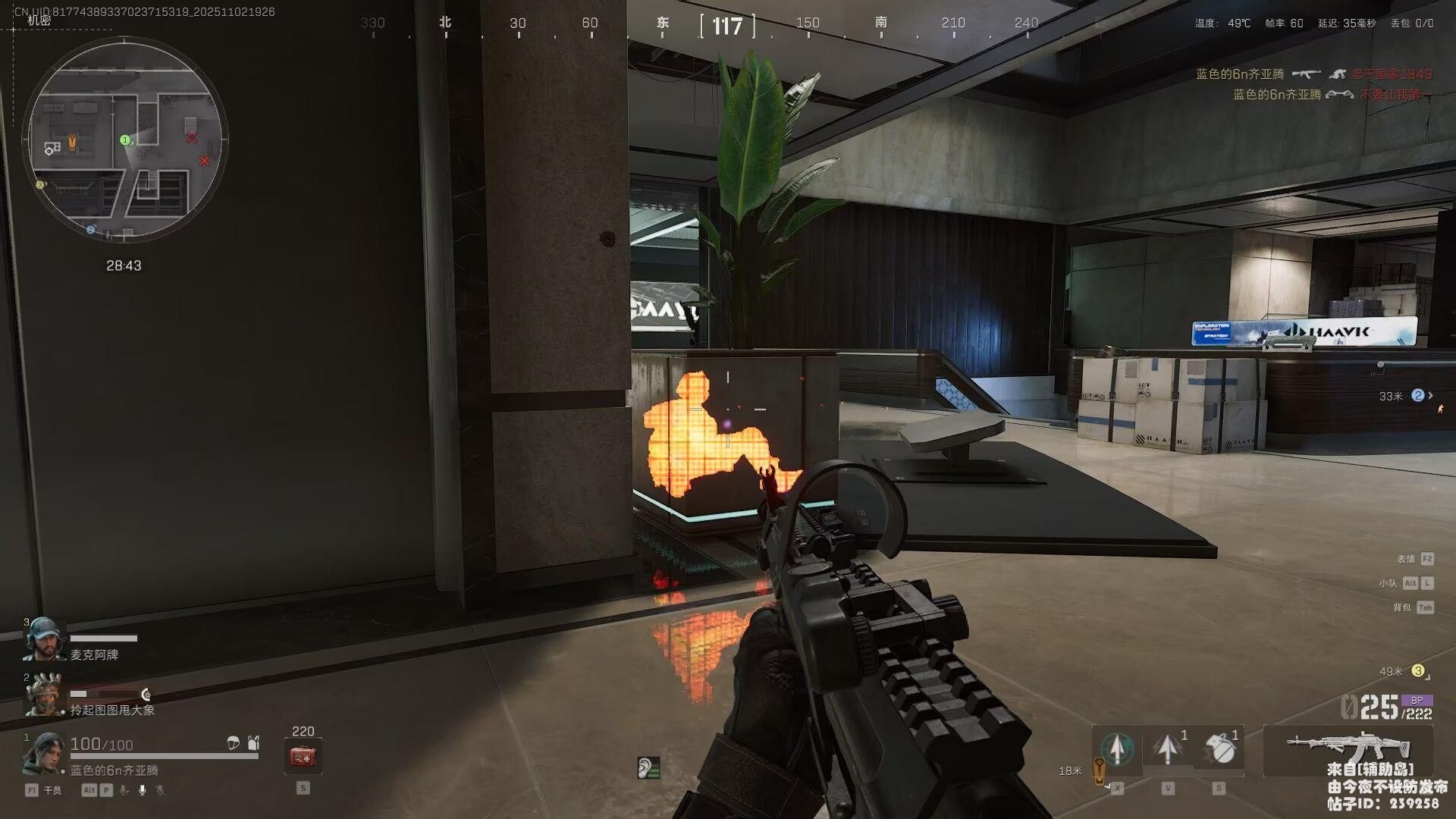Click the orange objective marker at 18米
Viewport: 1456px width, 819px height.
pyautogui.click(x=1099, y=770)
